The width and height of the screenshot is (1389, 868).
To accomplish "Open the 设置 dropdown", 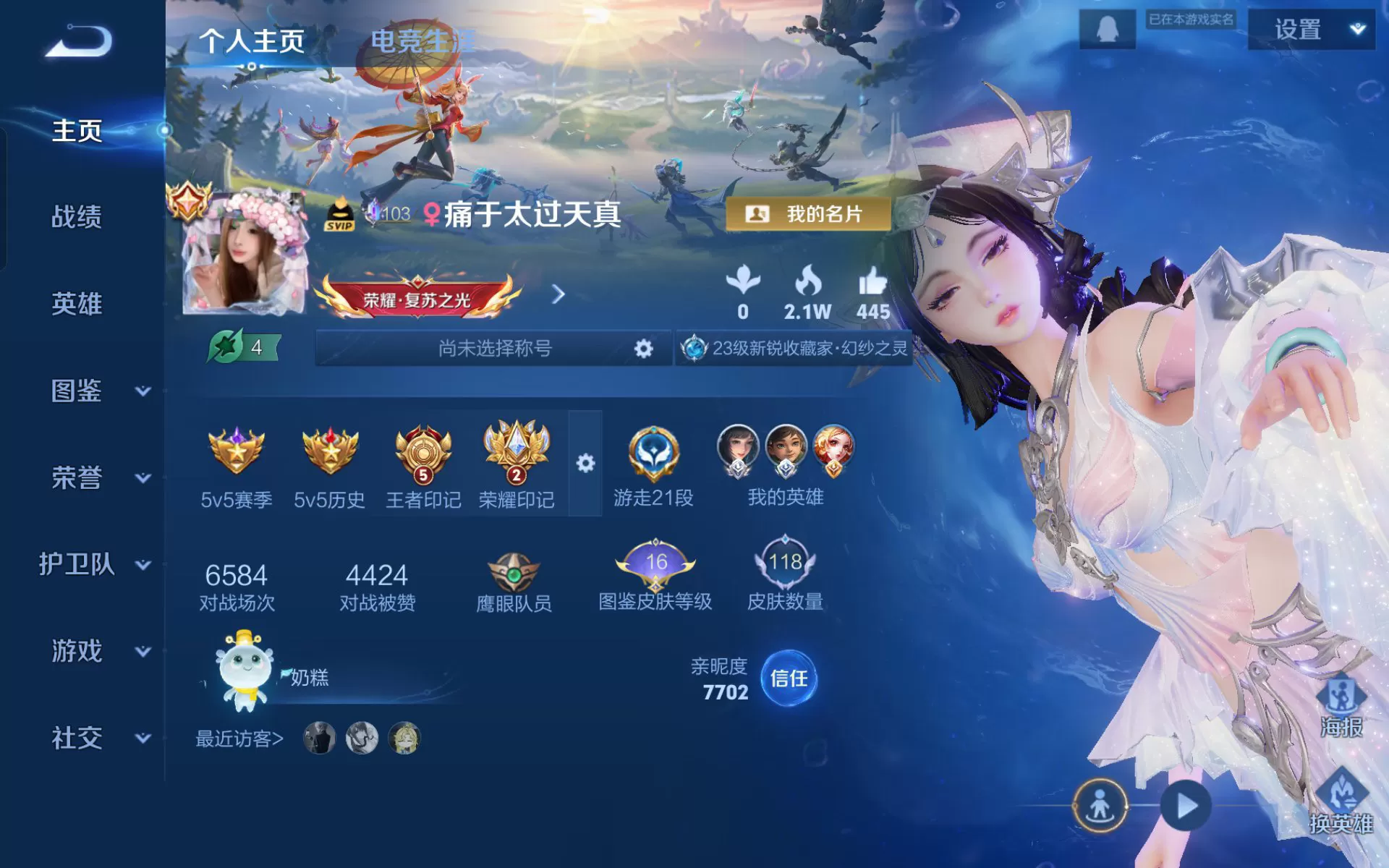I will click(x=1311, y=30).
